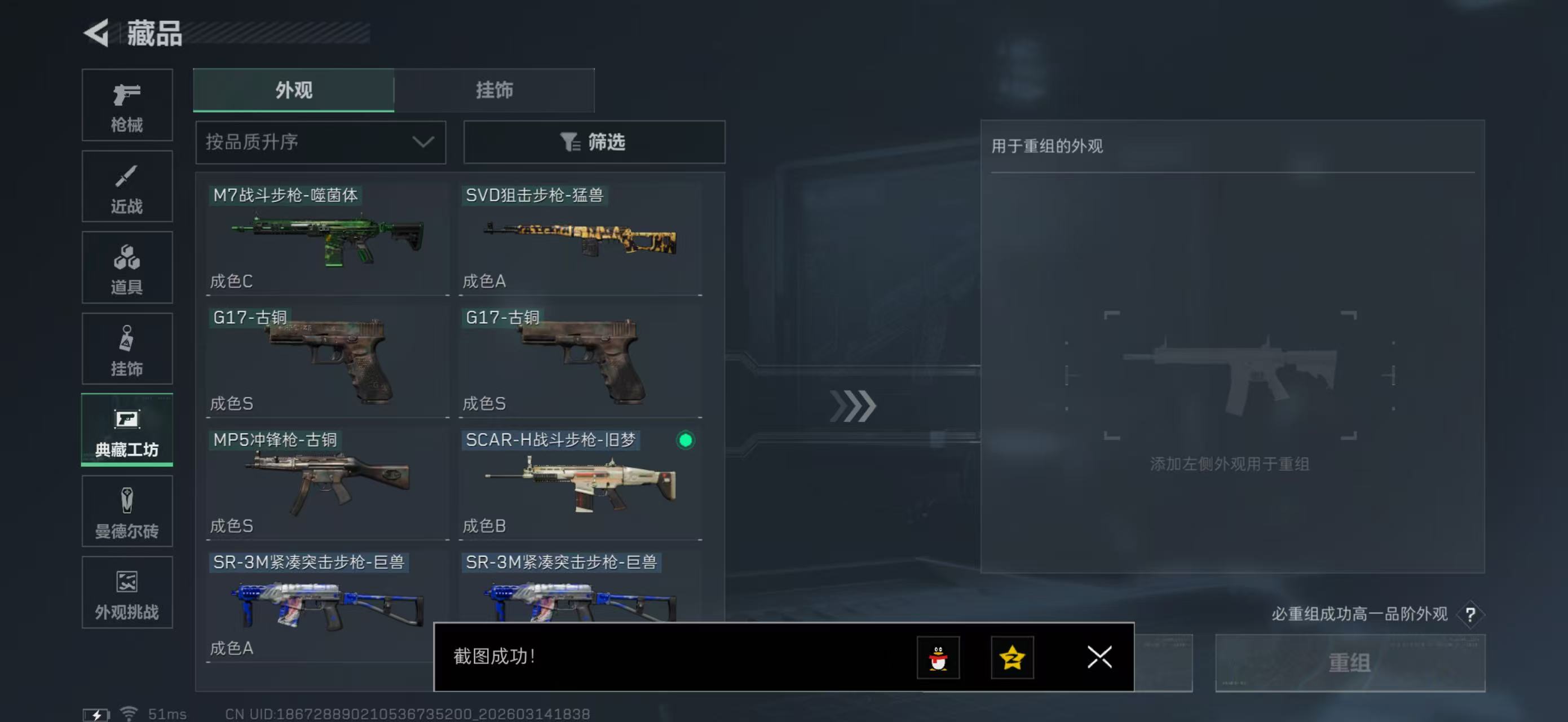Open the 筛选 filter panel

[594, 142]
